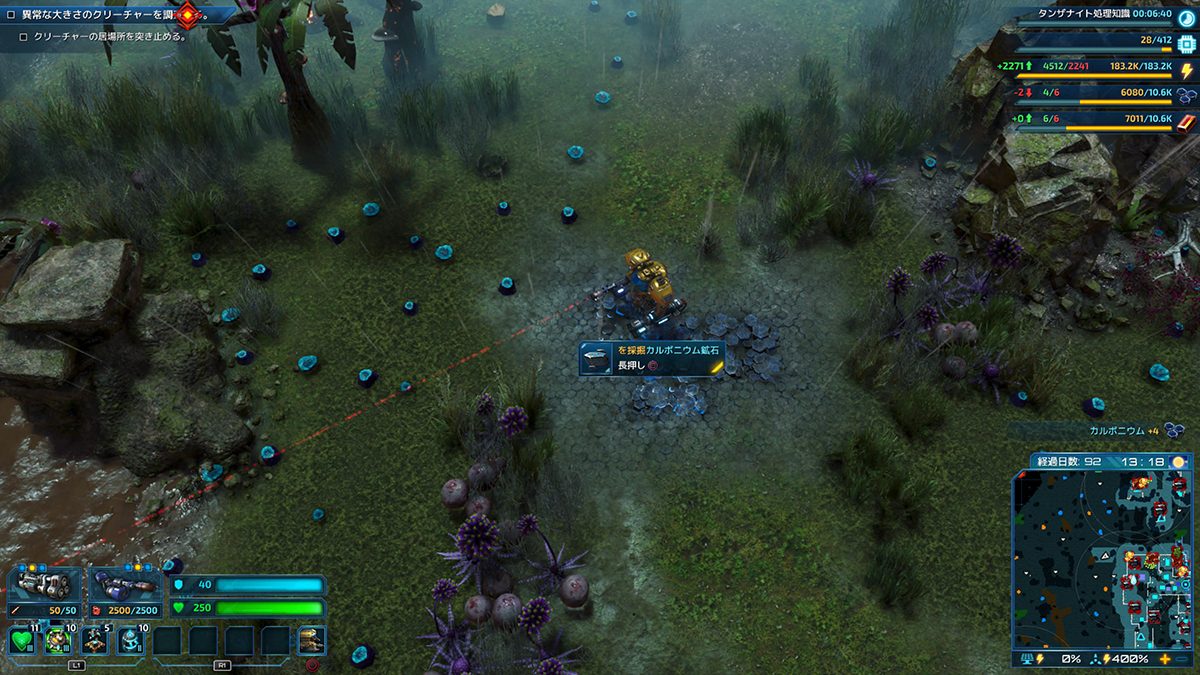Activate the green-ringed turret item with count 10

58,640
